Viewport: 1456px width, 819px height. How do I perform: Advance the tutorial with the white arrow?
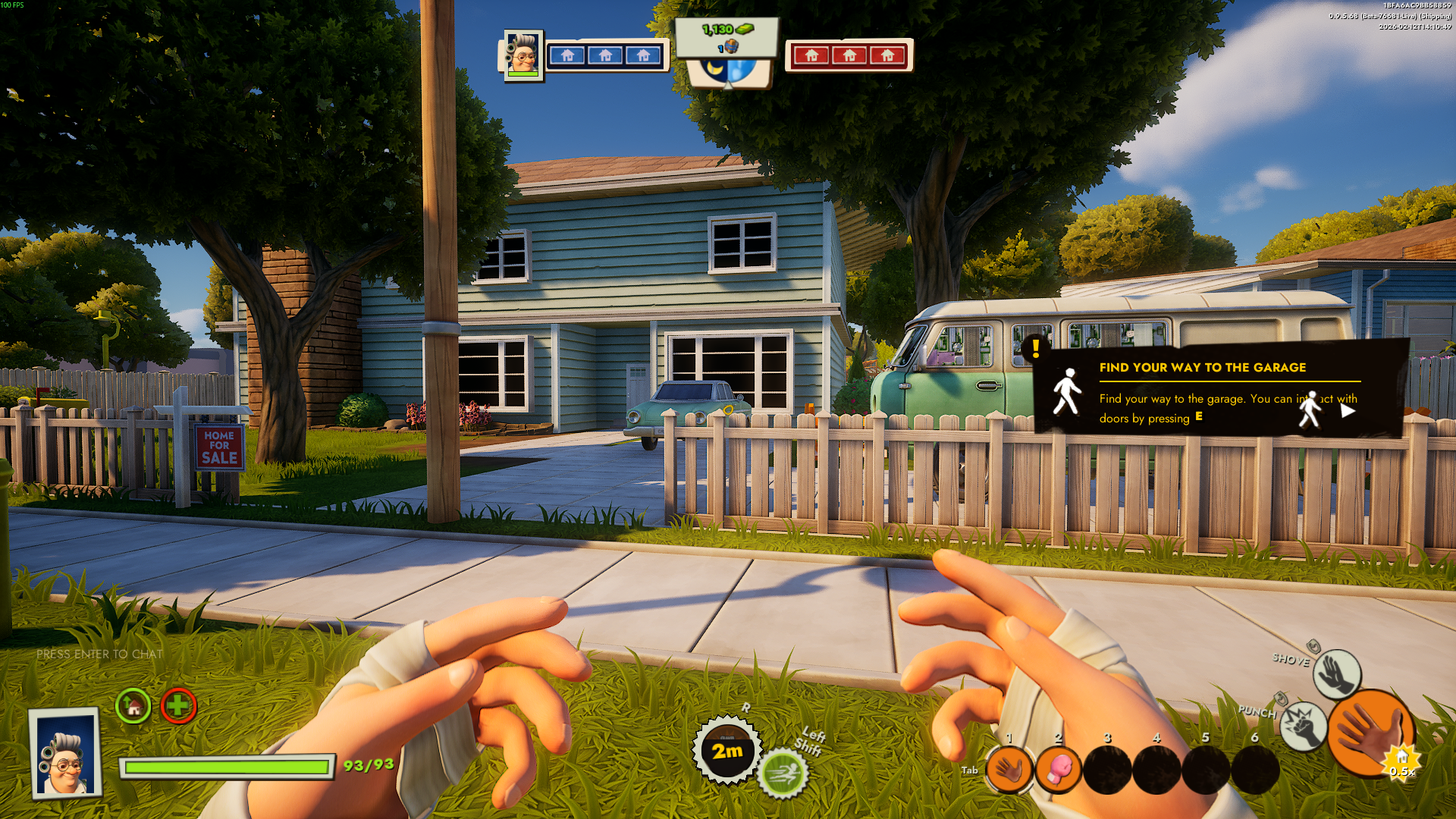point(1348,411)
